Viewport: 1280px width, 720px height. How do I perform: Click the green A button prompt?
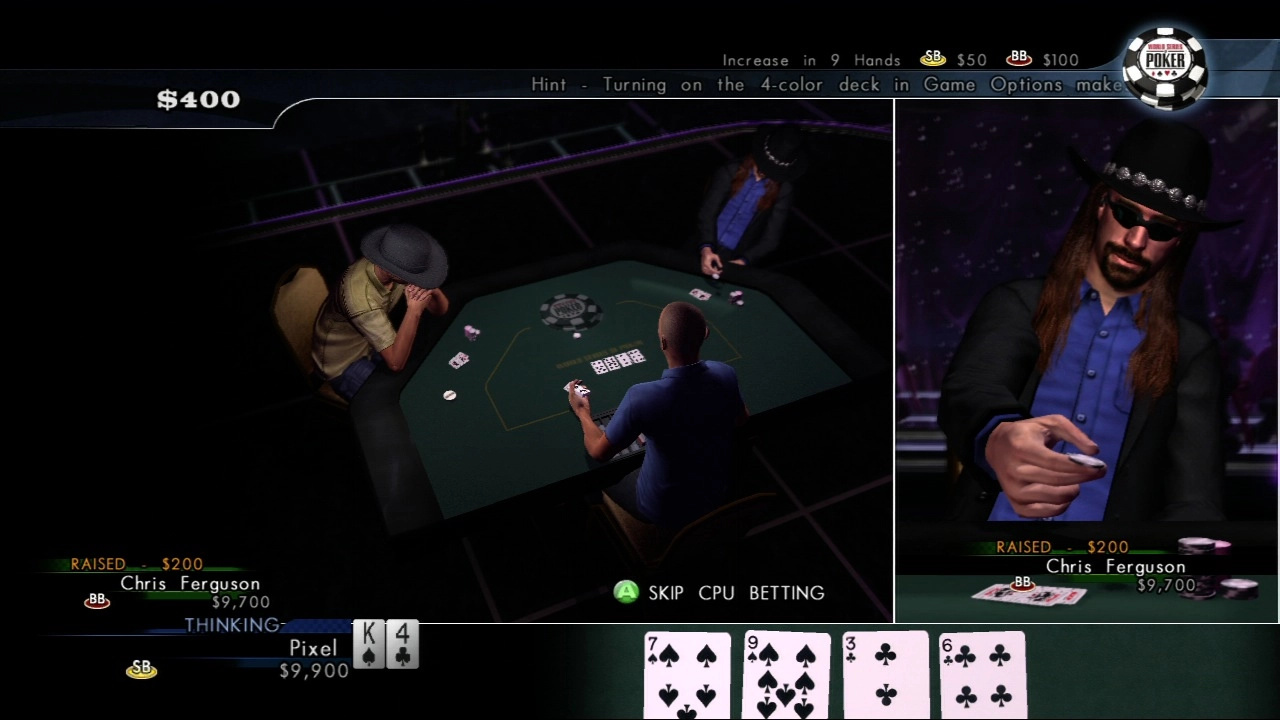coord(625,593)
